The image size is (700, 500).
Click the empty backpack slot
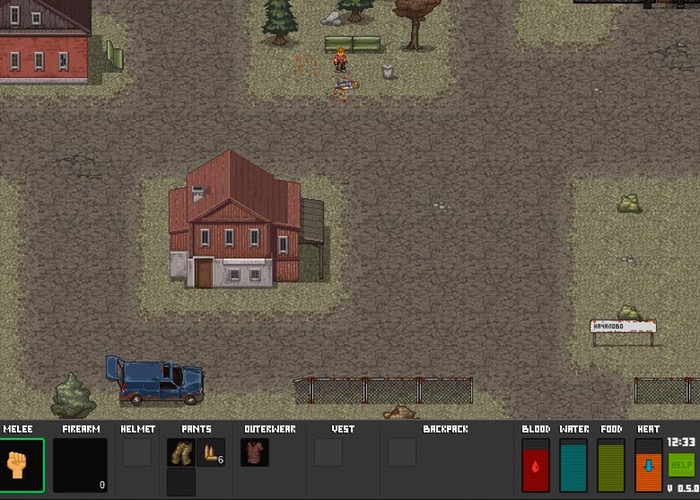point(402,453)
